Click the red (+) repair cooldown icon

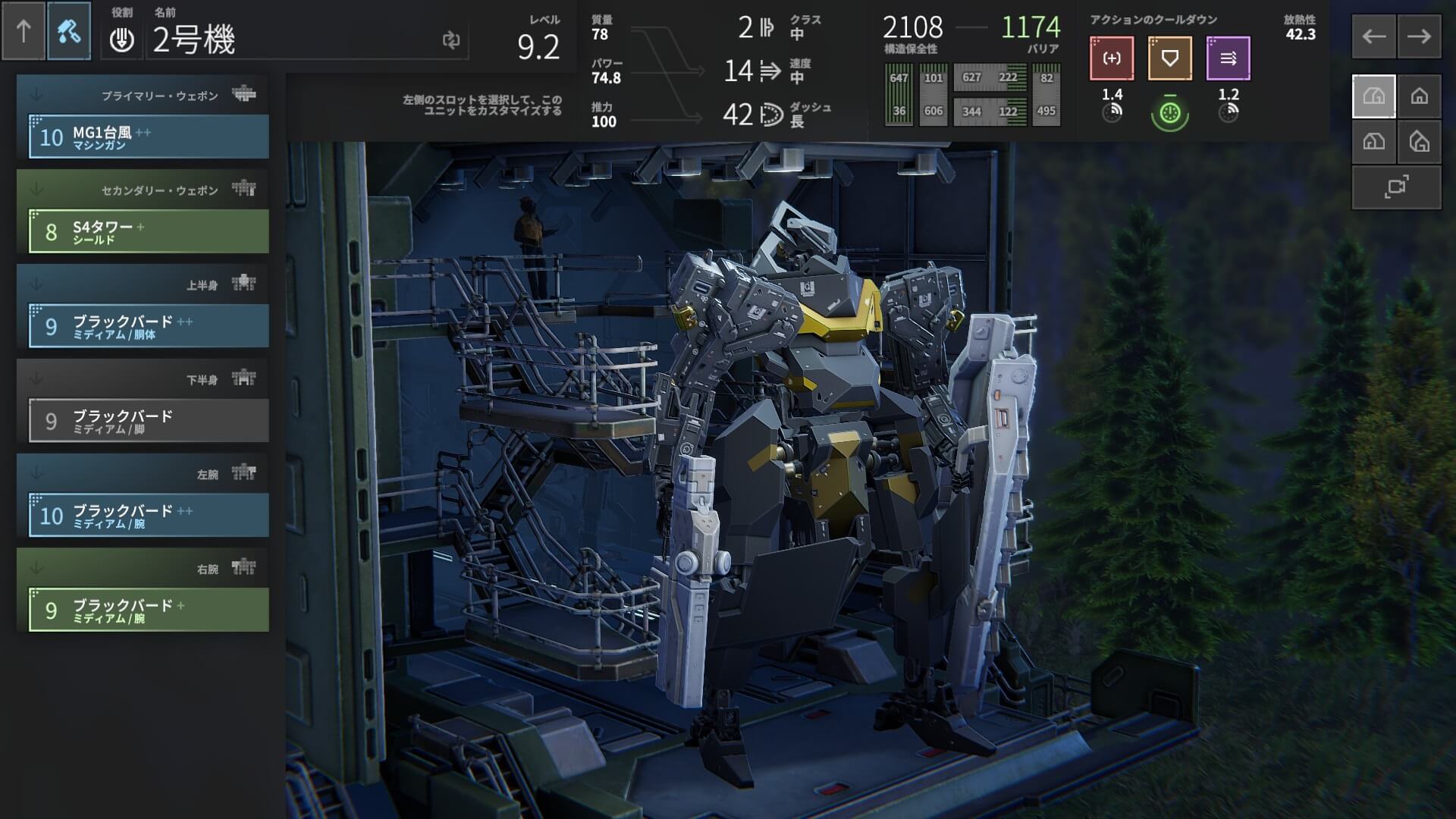(x=1110, y=58)
